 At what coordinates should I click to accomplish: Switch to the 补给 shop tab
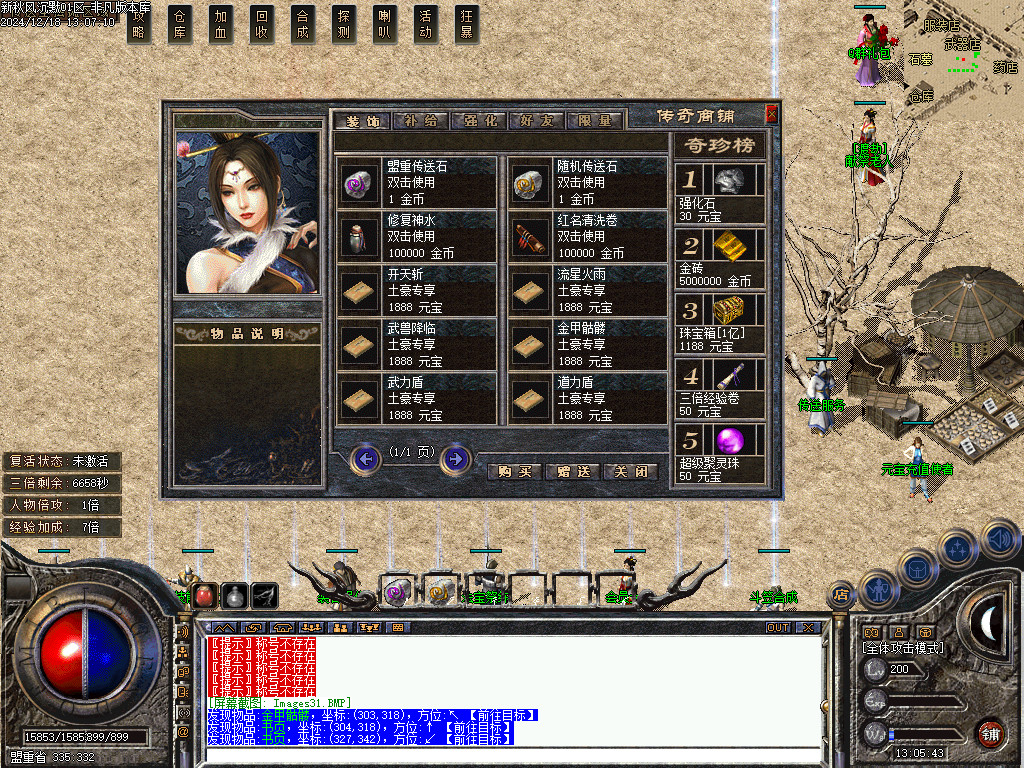click(419, 121)
